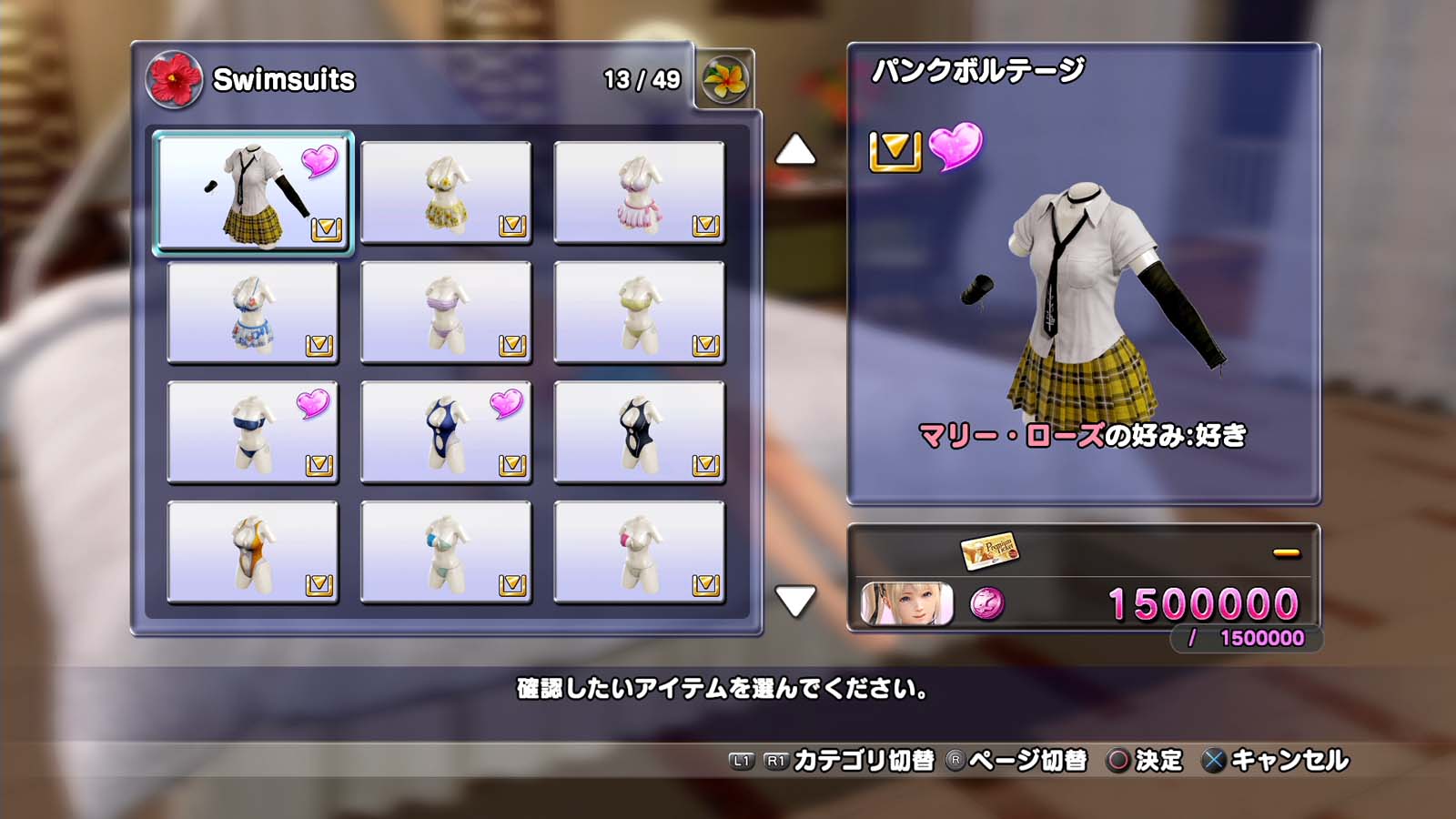Choose the navy blue cutout one-piece

coord(446,433)
